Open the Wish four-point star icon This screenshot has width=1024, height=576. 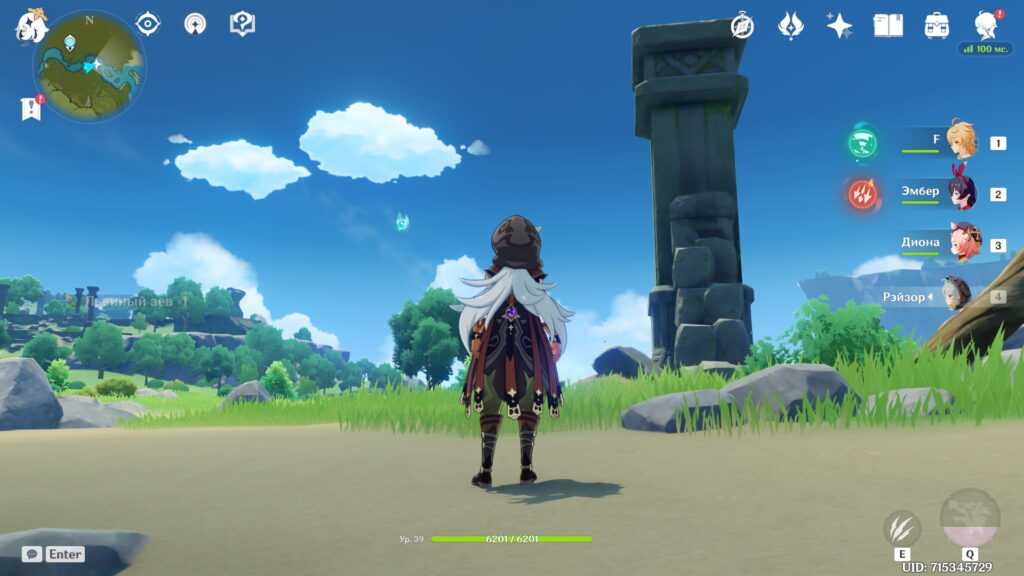click(839, 26)
